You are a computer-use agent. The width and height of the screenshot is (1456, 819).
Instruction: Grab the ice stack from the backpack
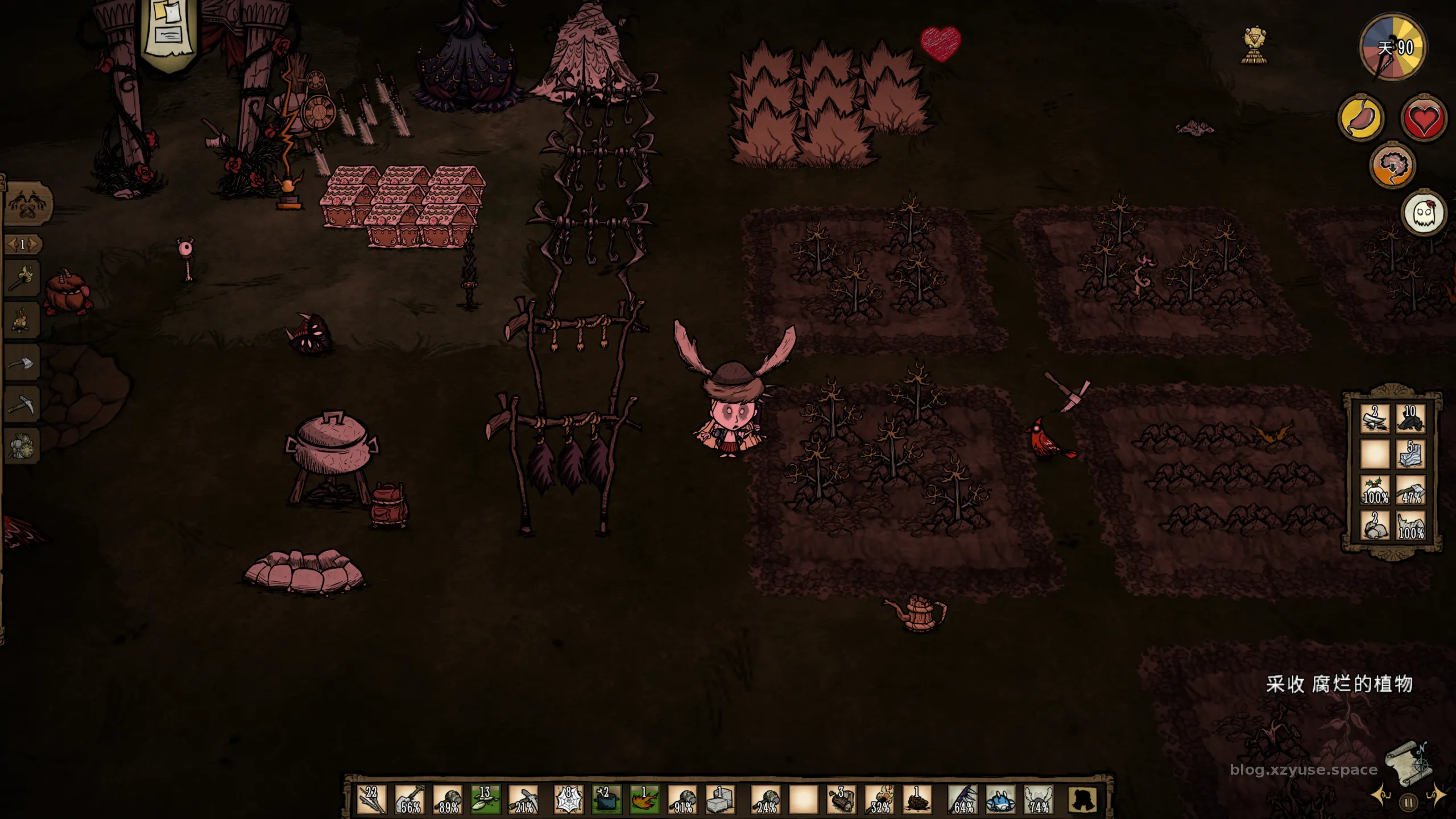tap(1410, 454)
